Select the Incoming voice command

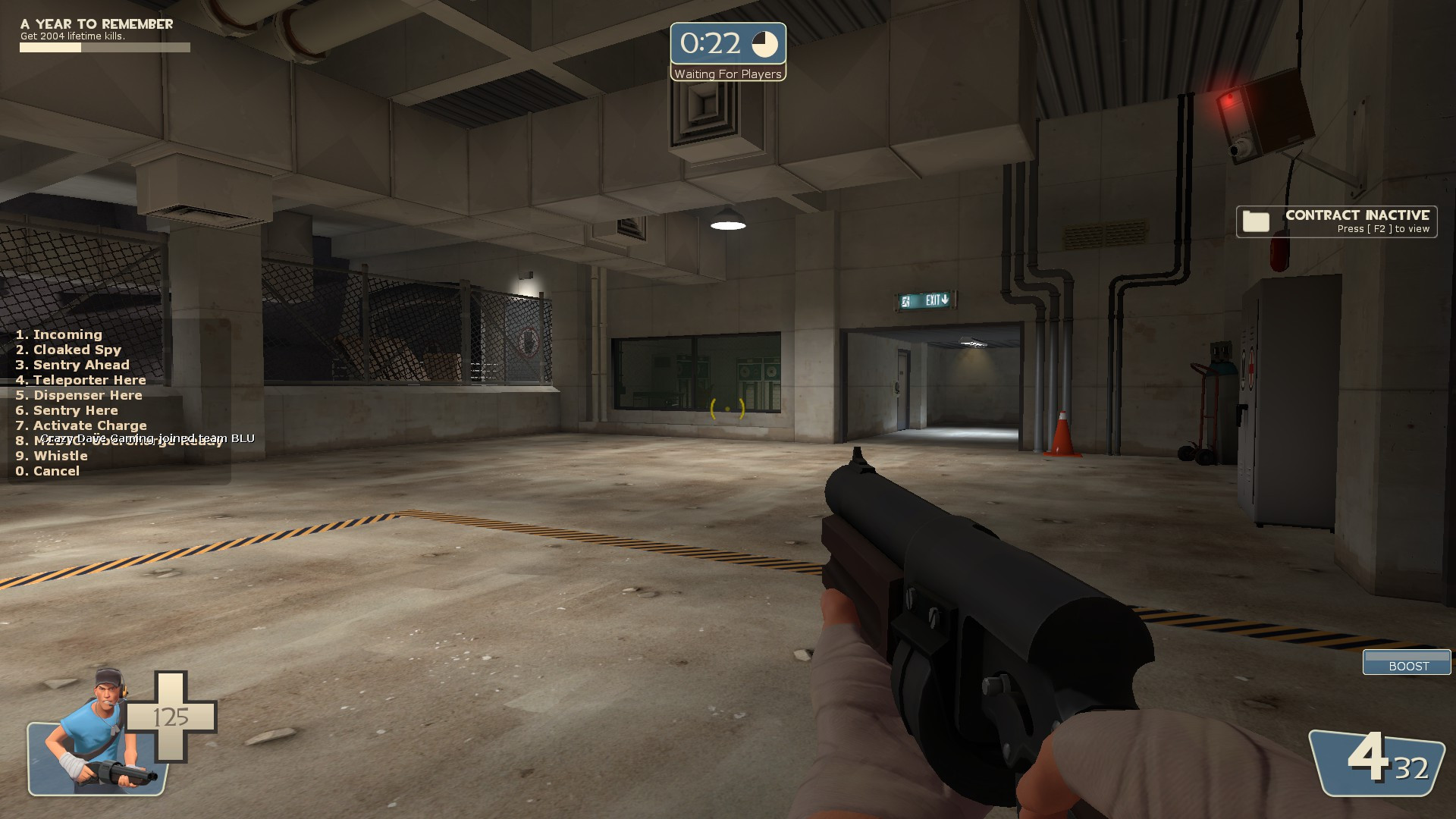(58, 334)
